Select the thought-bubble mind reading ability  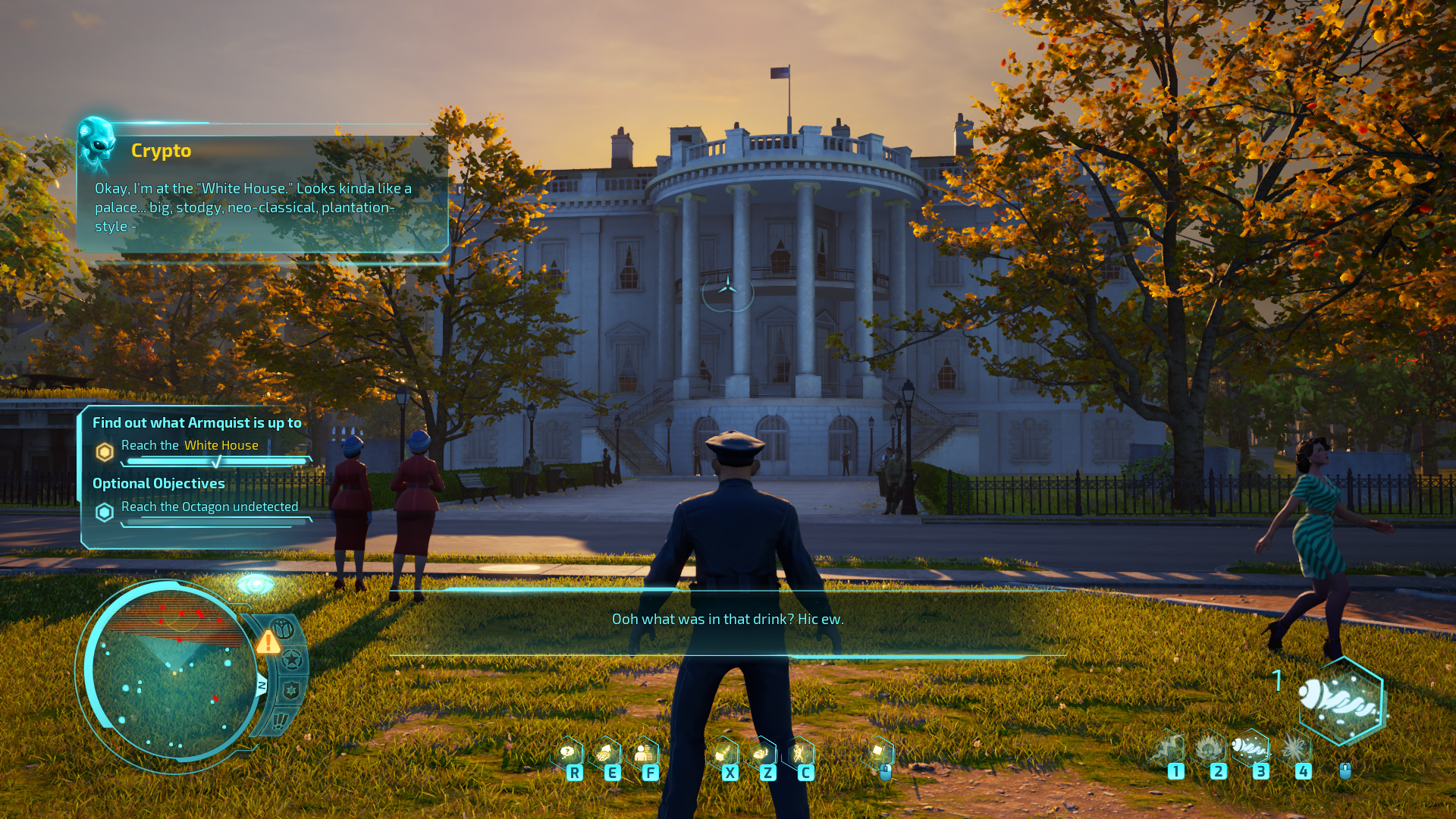pos(567,752)
